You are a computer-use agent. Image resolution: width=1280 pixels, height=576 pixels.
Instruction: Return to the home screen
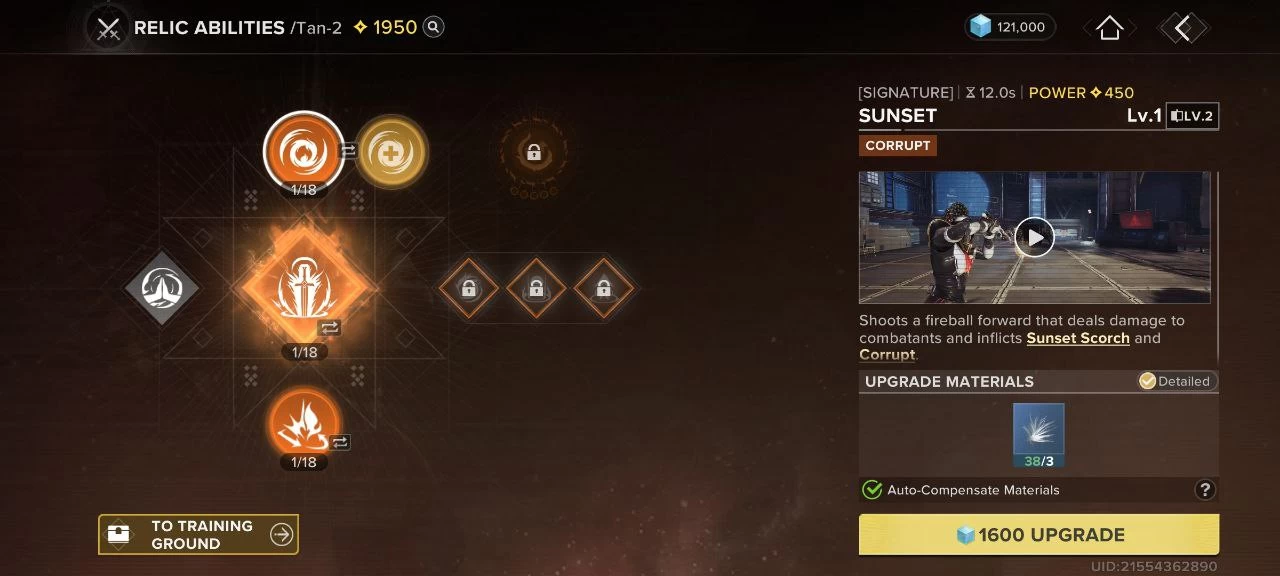pos(1109,28)
